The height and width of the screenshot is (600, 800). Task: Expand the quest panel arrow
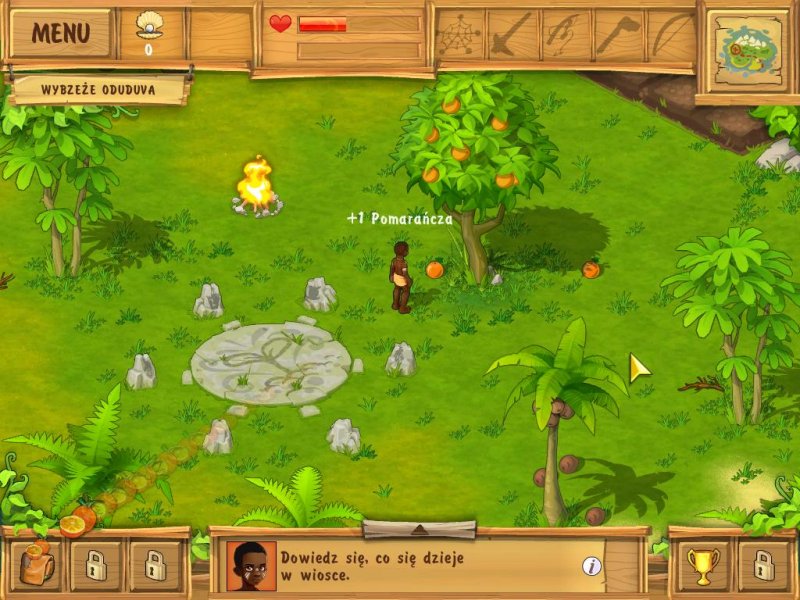pos(418,529)
